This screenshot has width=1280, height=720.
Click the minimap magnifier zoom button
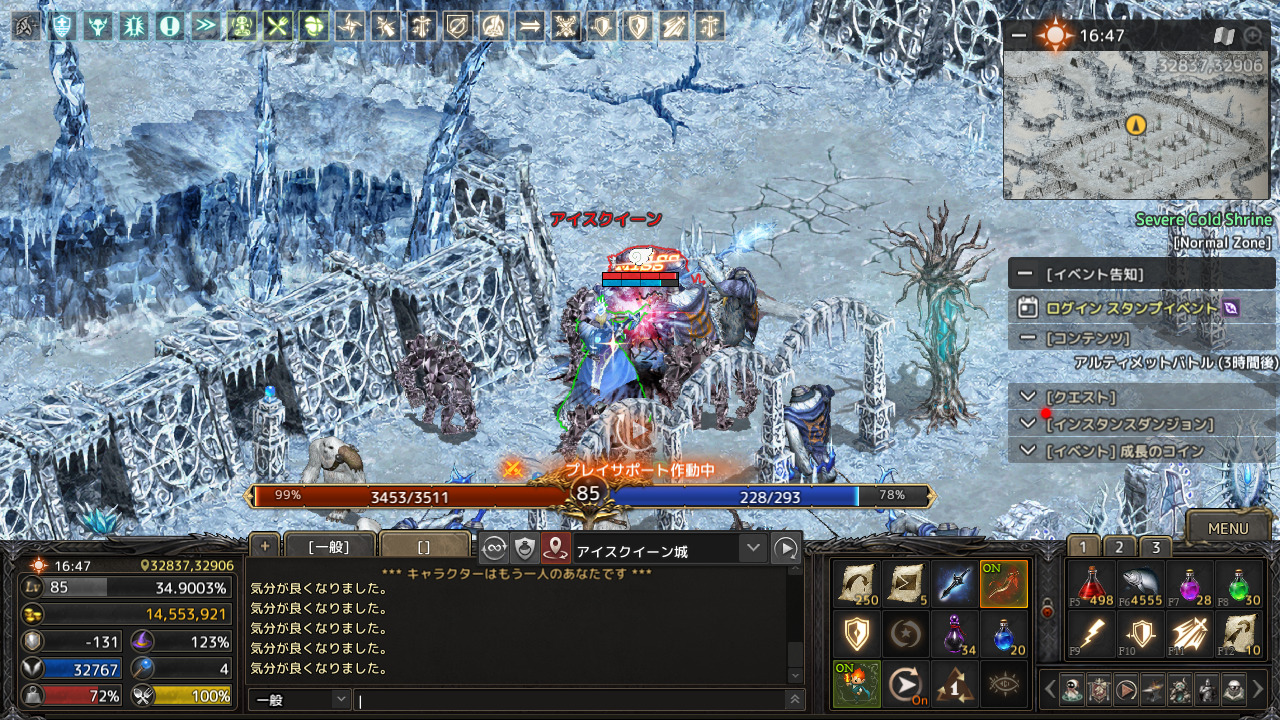[x=1253, y=36]
